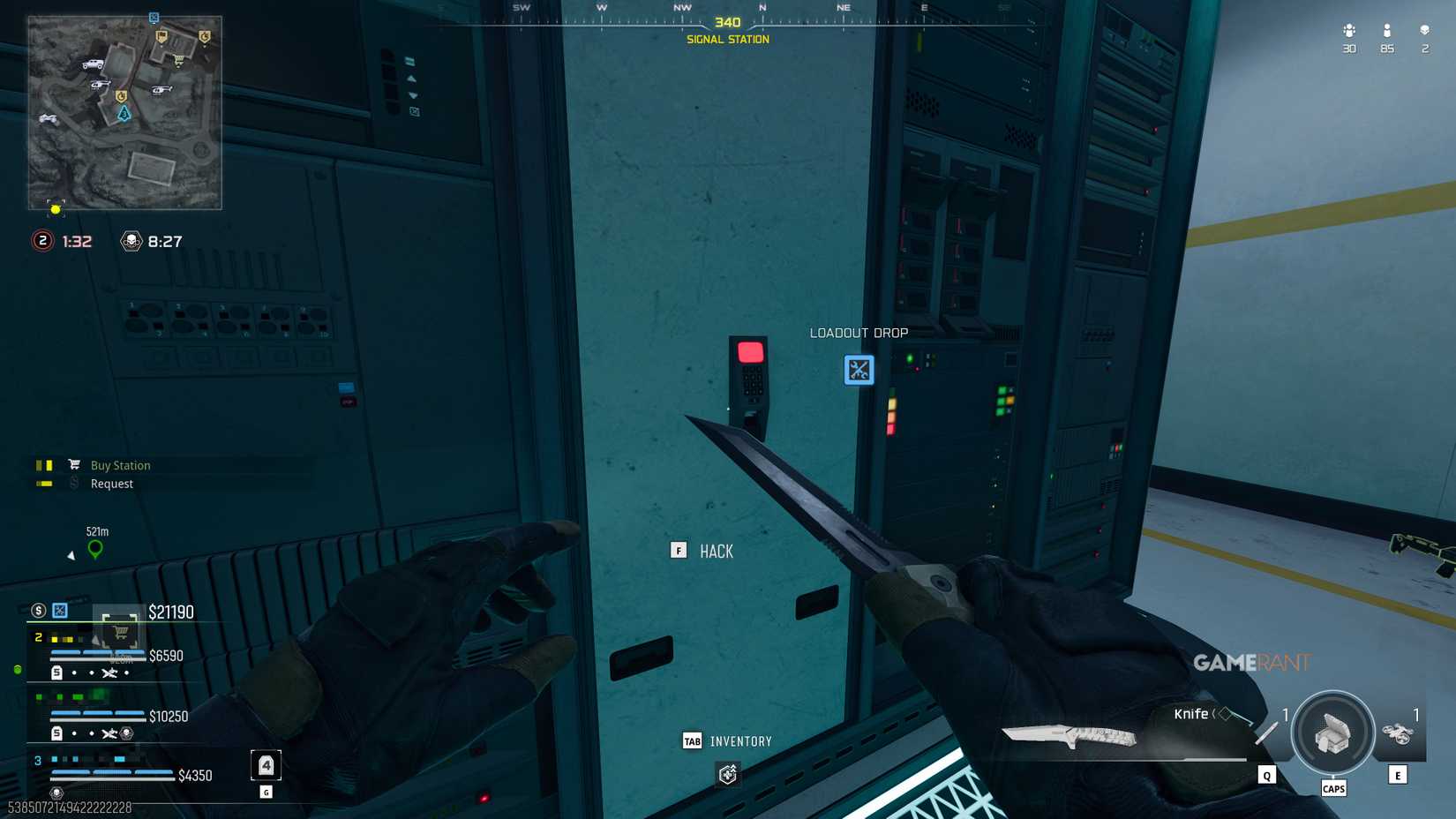This screenshot has width=1456, height=819.
Task: Click the armor plate icon next to the G key
Action: 266,765
